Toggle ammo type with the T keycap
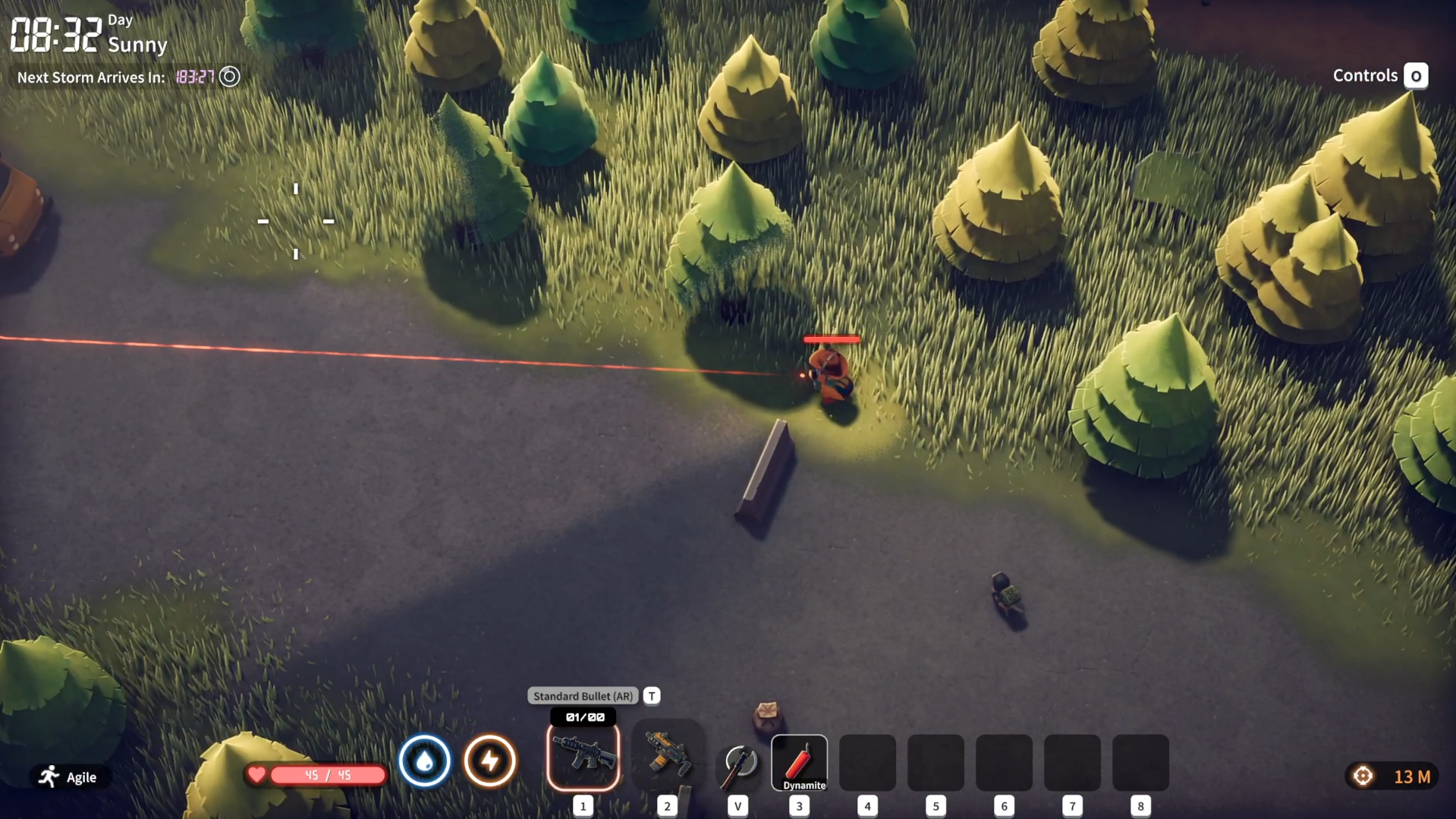The image size is (1456, 819). [x=651, y=695]
